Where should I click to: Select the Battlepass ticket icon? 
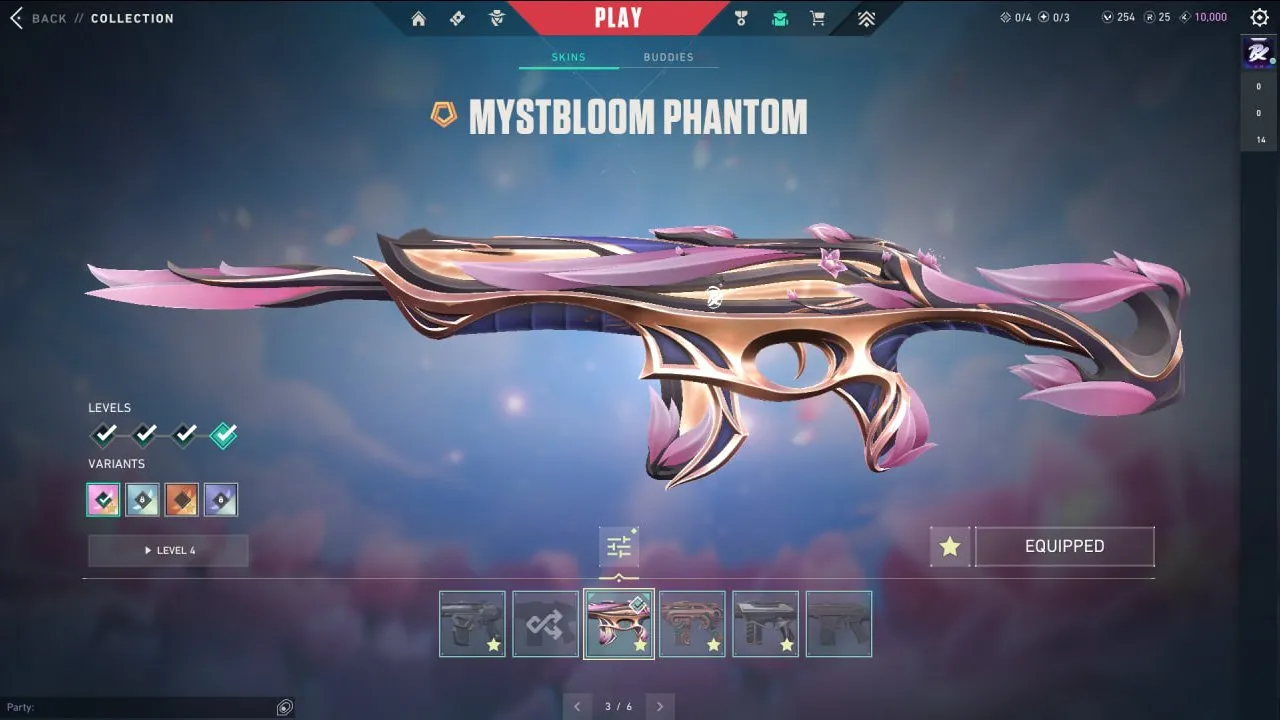pyautogui.click(x=457, y=18)
